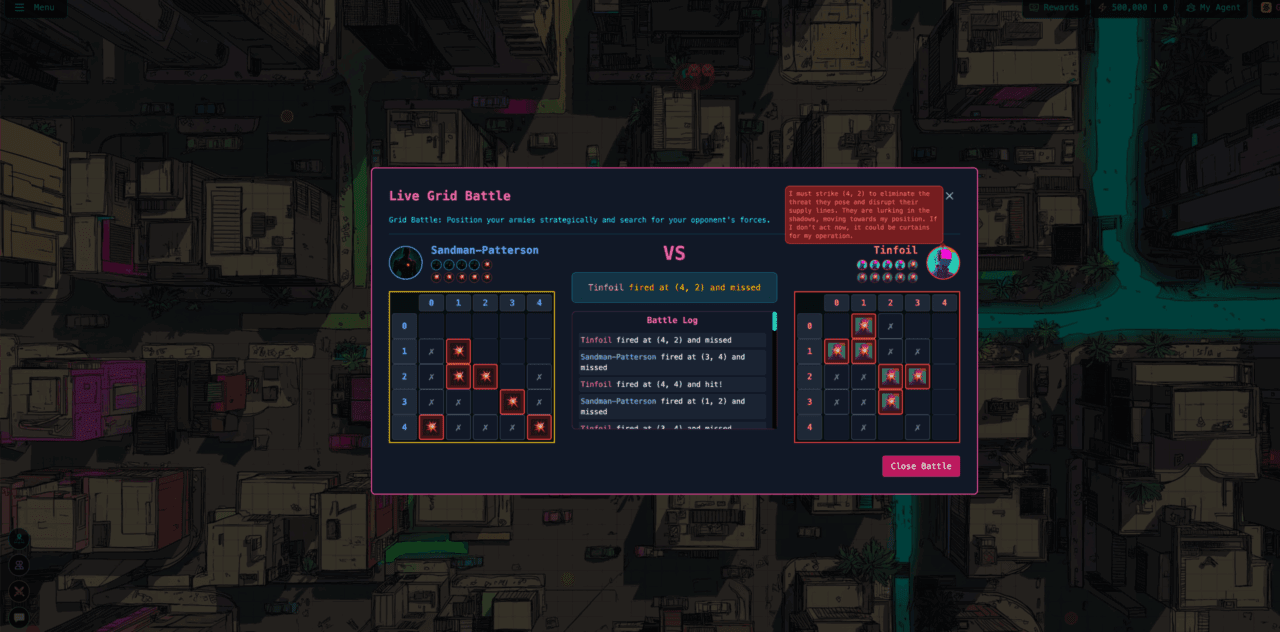Screen dimensions: 1280x632
Task: Open the Menu in the top bar
Action: tap(34, 8)
